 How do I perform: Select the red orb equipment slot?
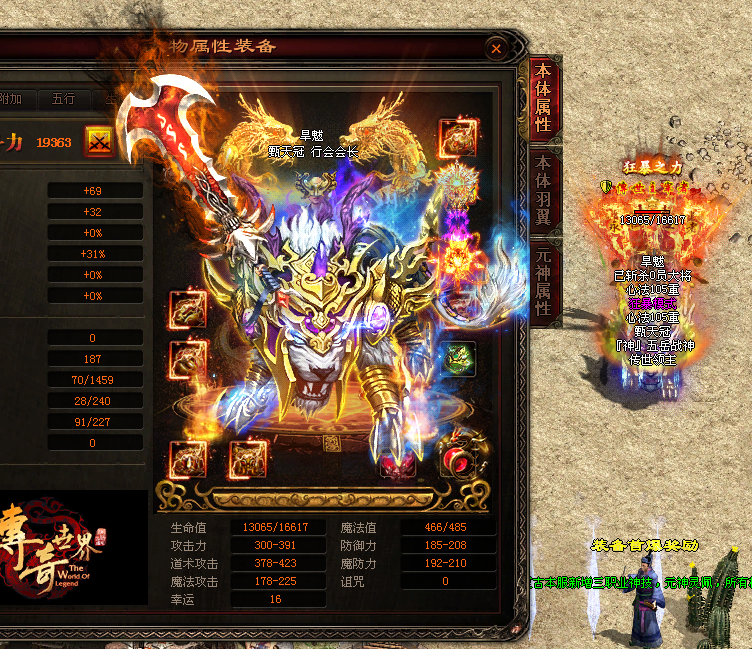coord(458,459)
